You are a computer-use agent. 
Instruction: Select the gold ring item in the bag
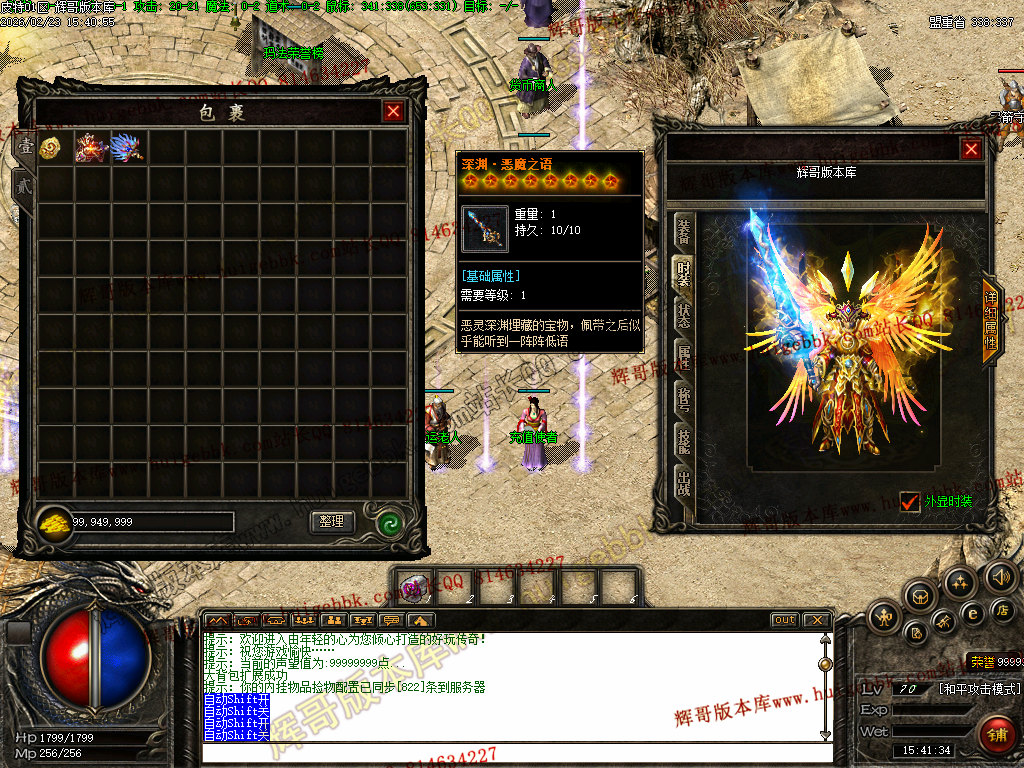point(55,148)
